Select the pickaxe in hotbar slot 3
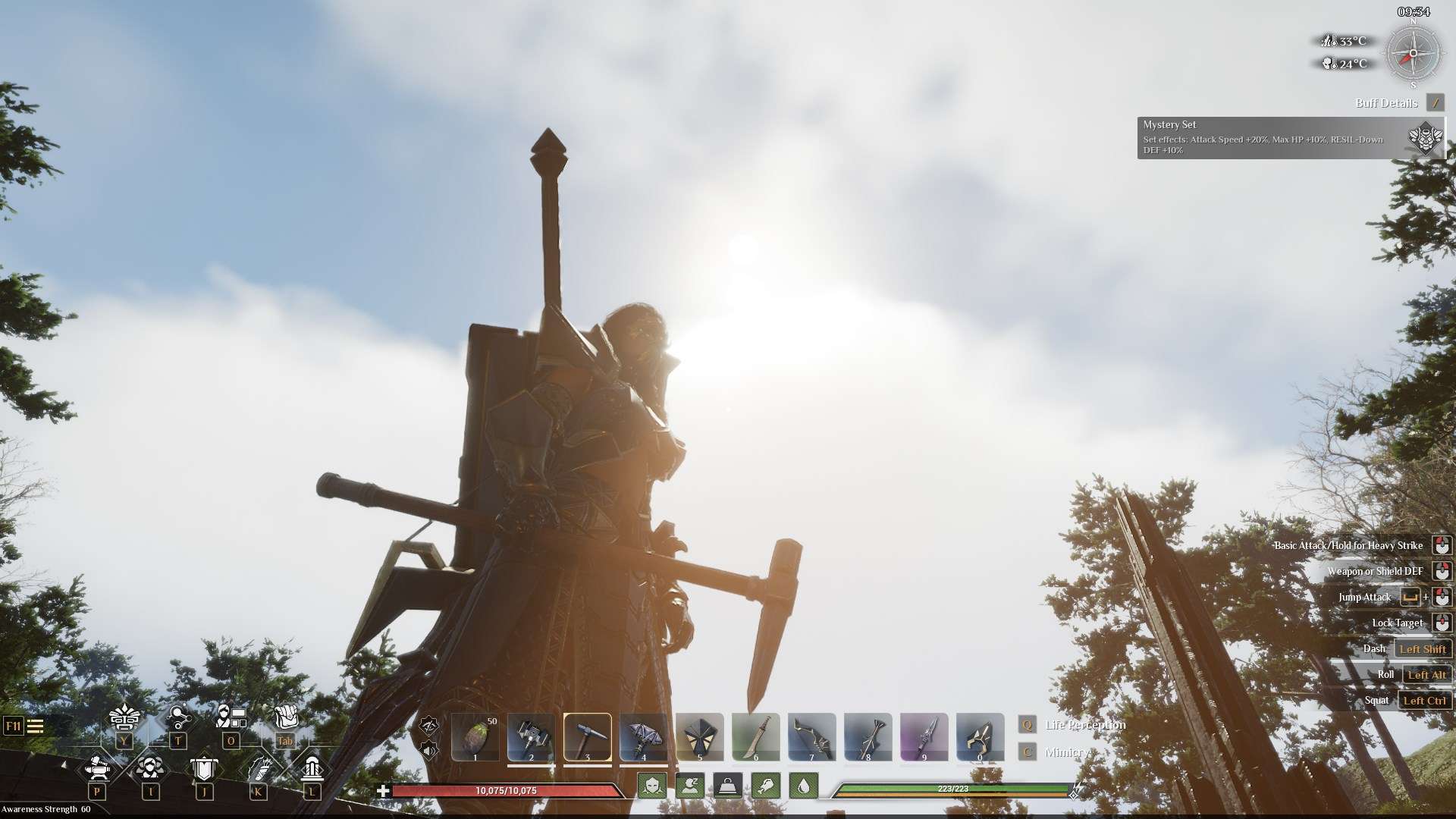This screenshot has width=1456, height=819. pos(588,736)
